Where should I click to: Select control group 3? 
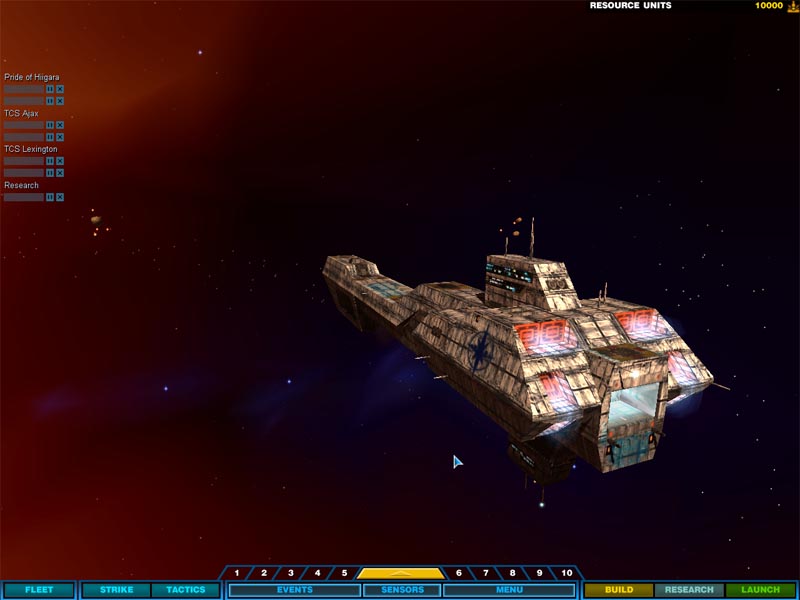click(x=291, y=573)
